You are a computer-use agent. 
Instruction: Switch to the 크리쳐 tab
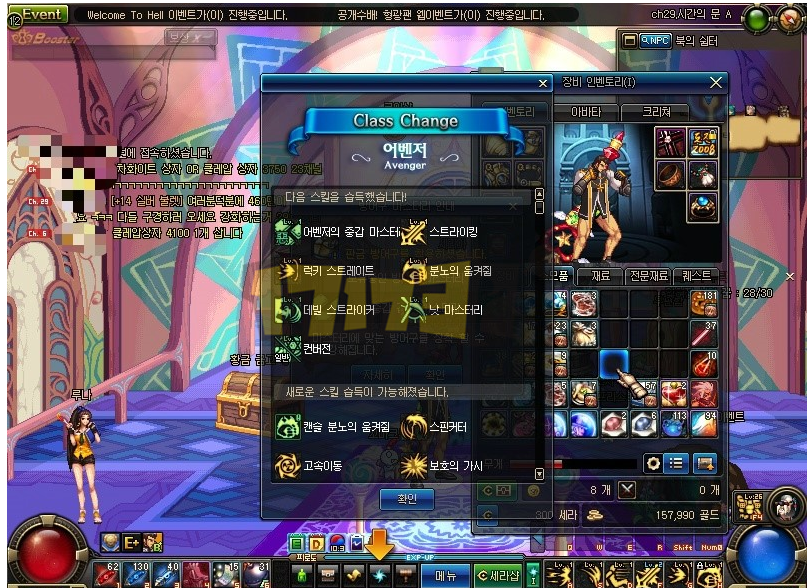[656, 112]
